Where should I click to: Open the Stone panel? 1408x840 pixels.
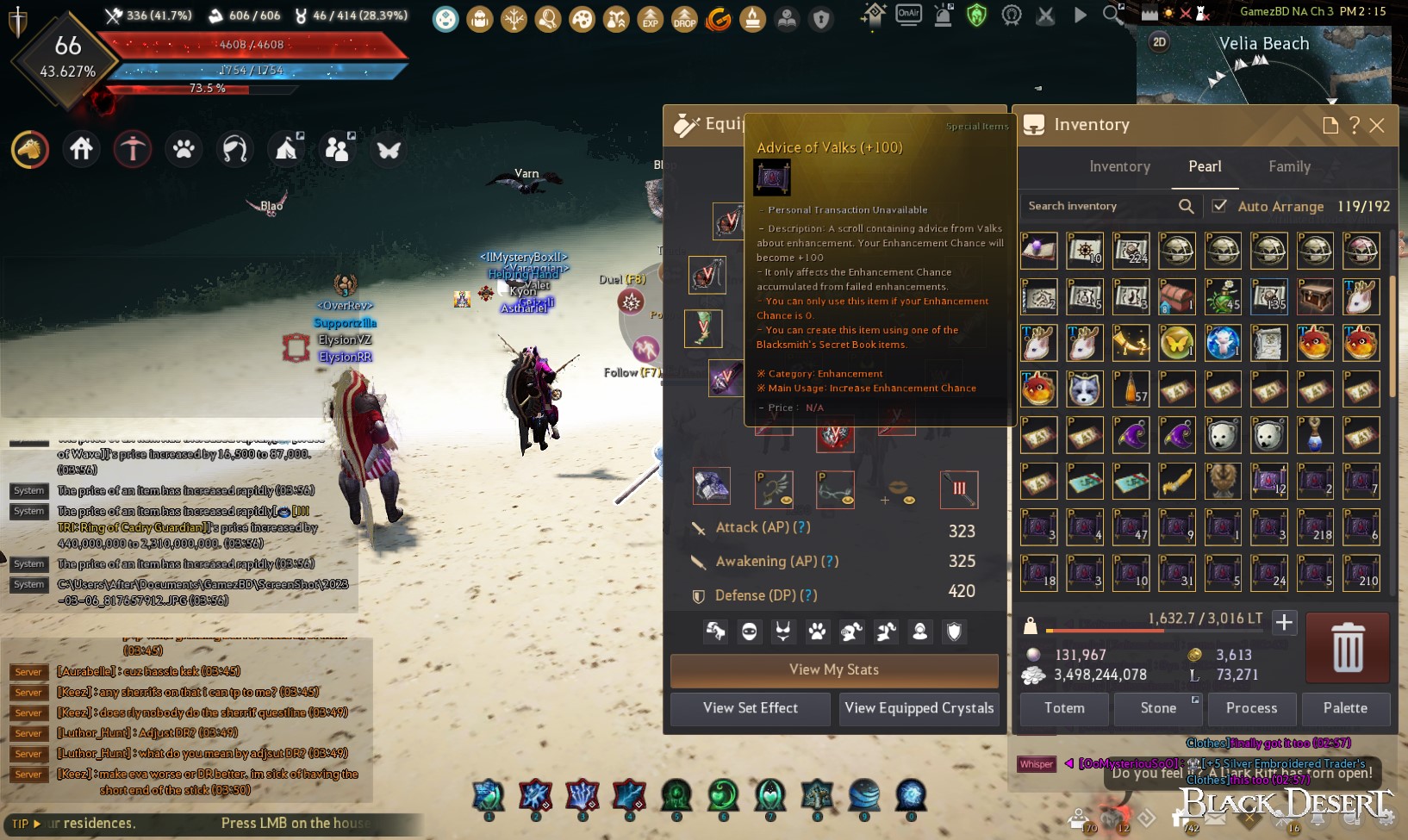click(1158, 708)
